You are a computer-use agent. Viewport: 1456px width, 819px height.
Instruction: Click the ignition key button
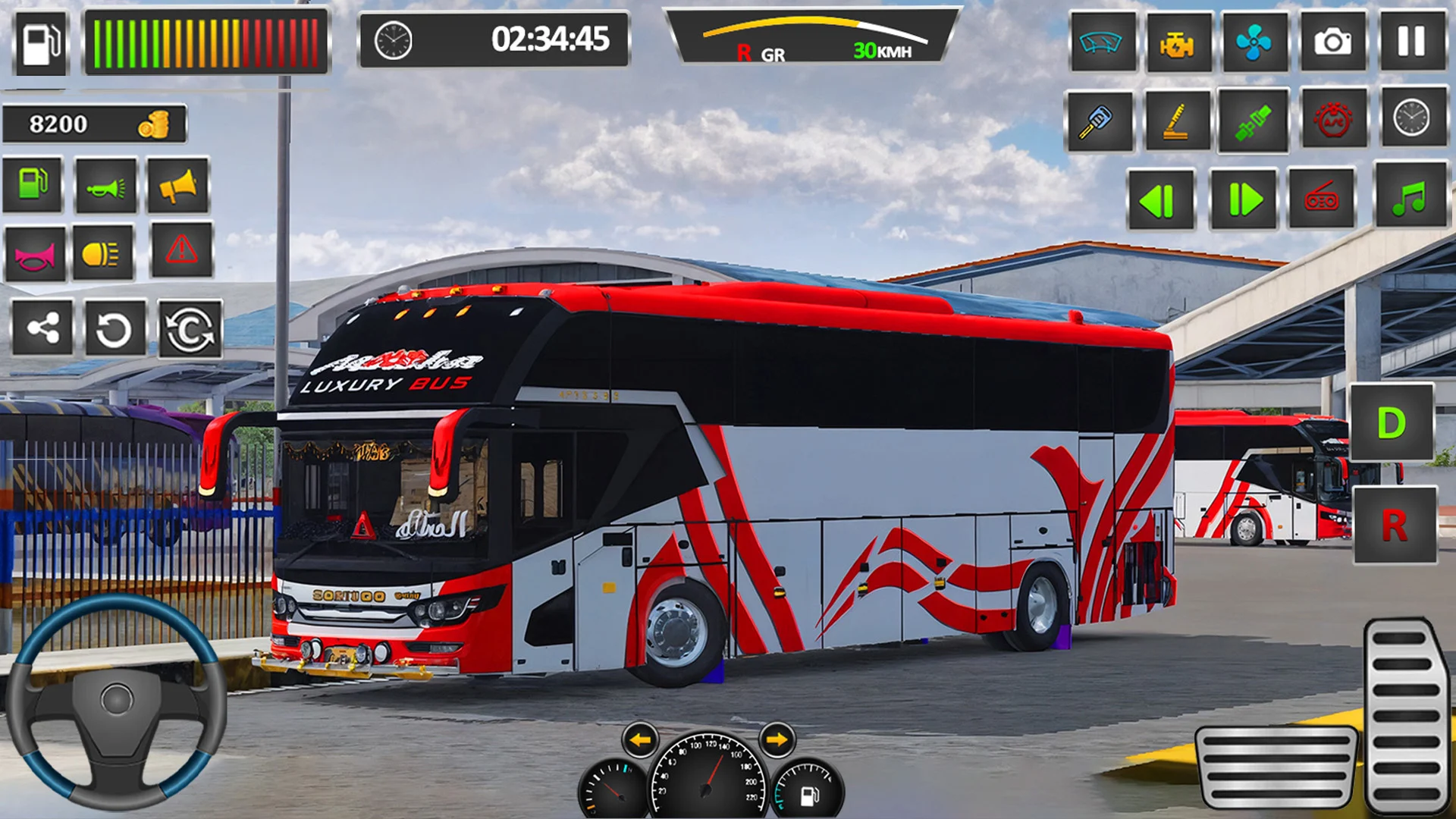1098,121
